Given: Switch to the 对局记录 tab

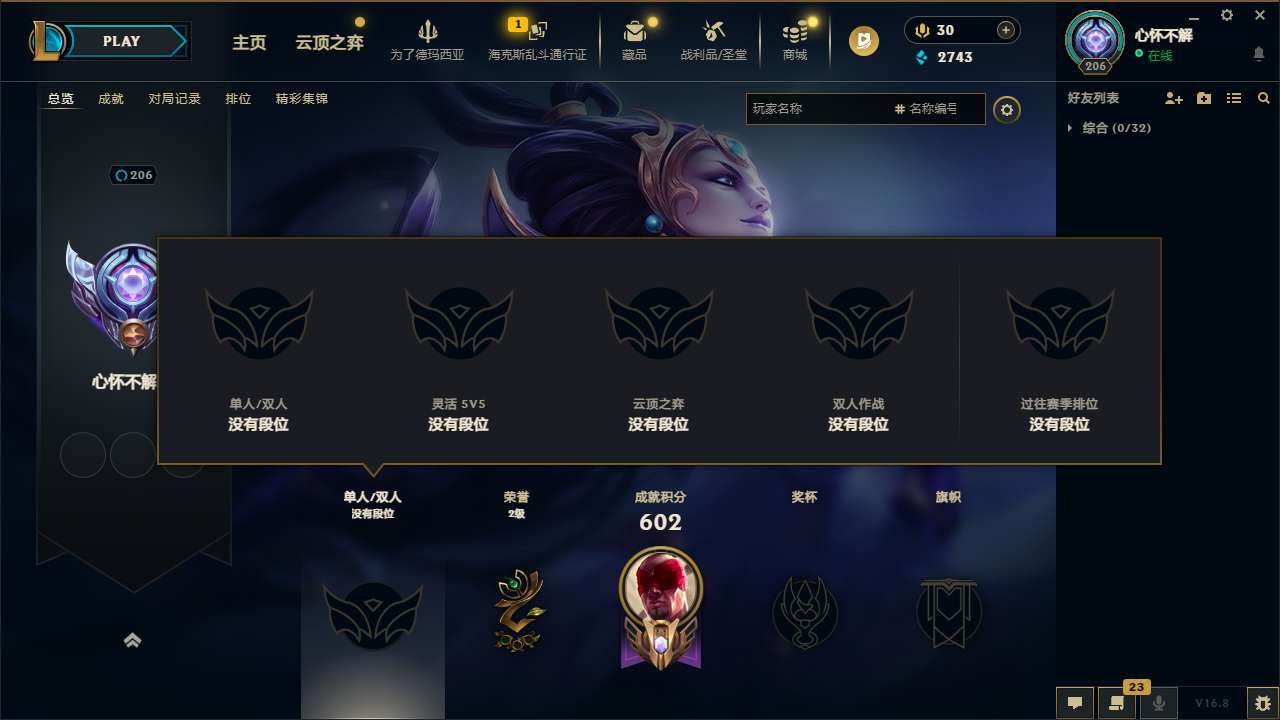Looking at the screenshot, I should [x=174, y=98].
